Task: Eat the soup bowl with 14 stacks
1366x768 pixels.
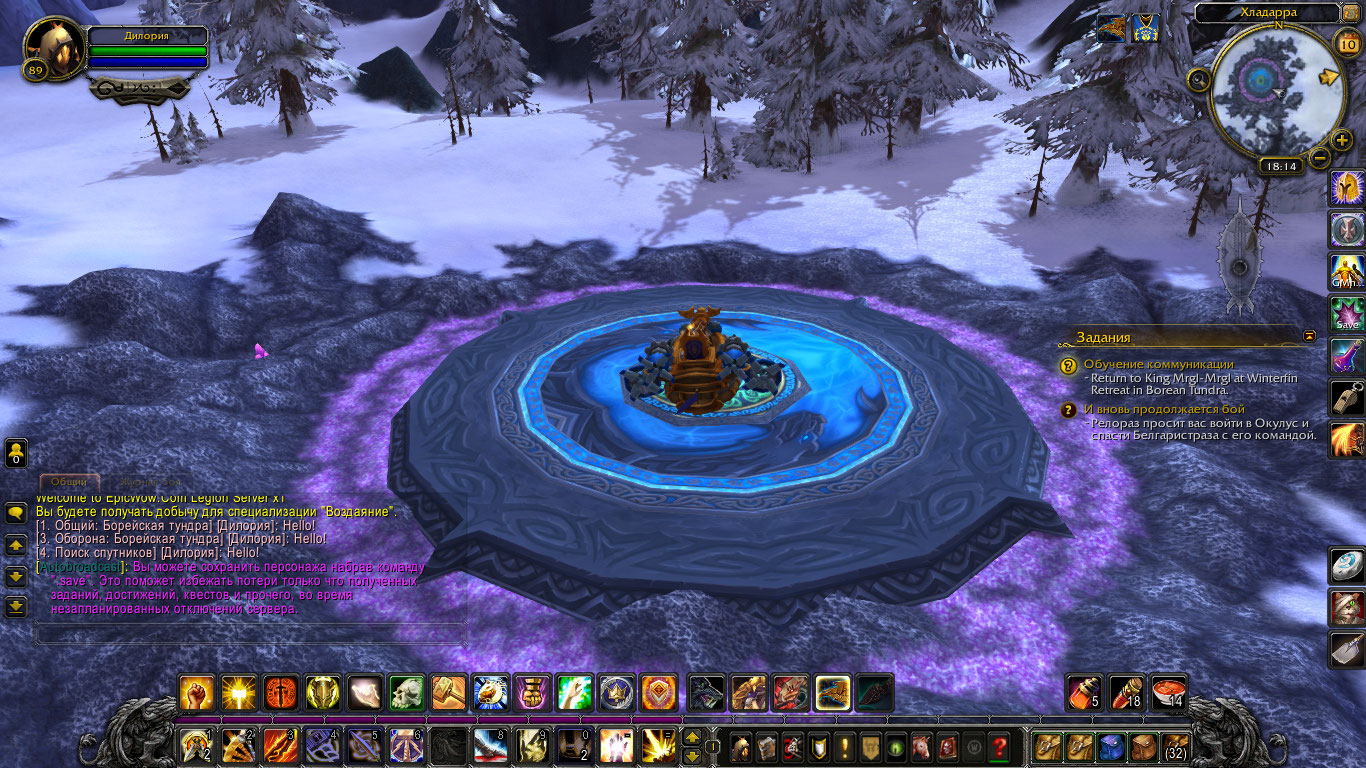Action: (1169, 692)
